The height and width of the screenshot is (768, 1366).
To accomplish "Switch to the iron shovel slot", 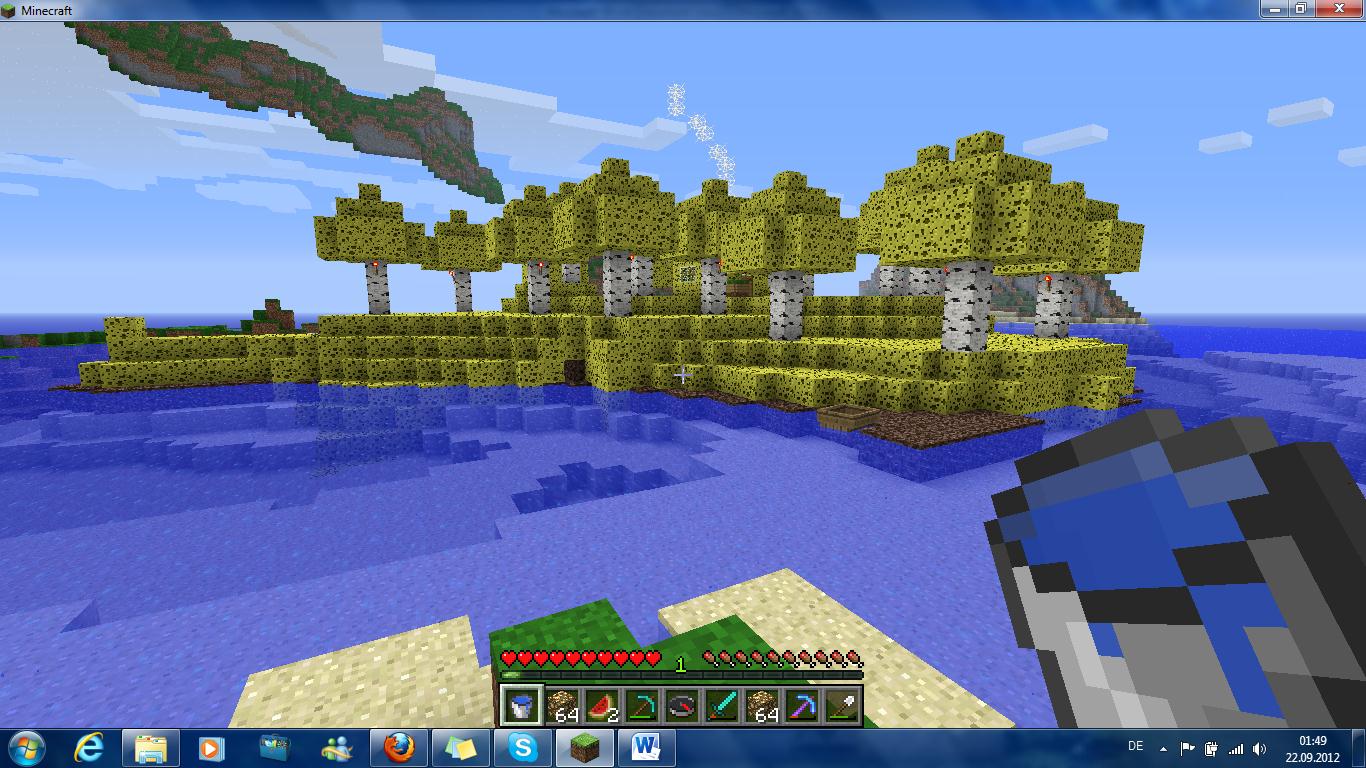I will point(842,706).
